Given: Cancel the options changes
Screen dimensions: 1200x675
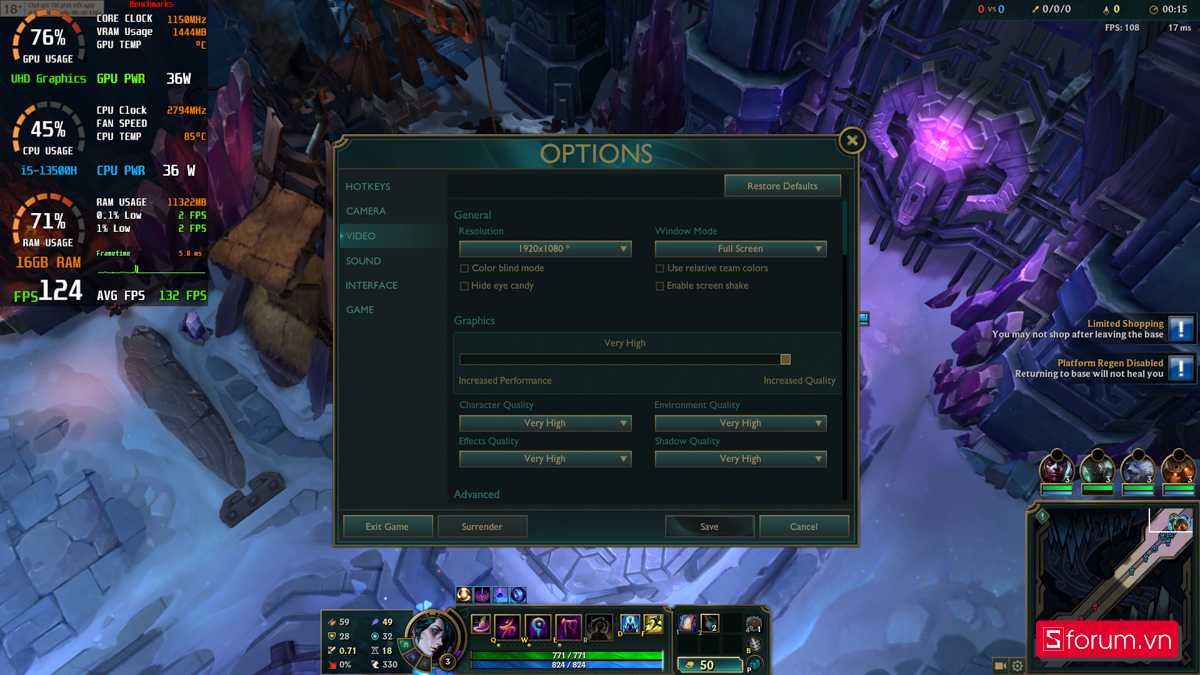Looking at the screenshot, I should coord(804,527).
